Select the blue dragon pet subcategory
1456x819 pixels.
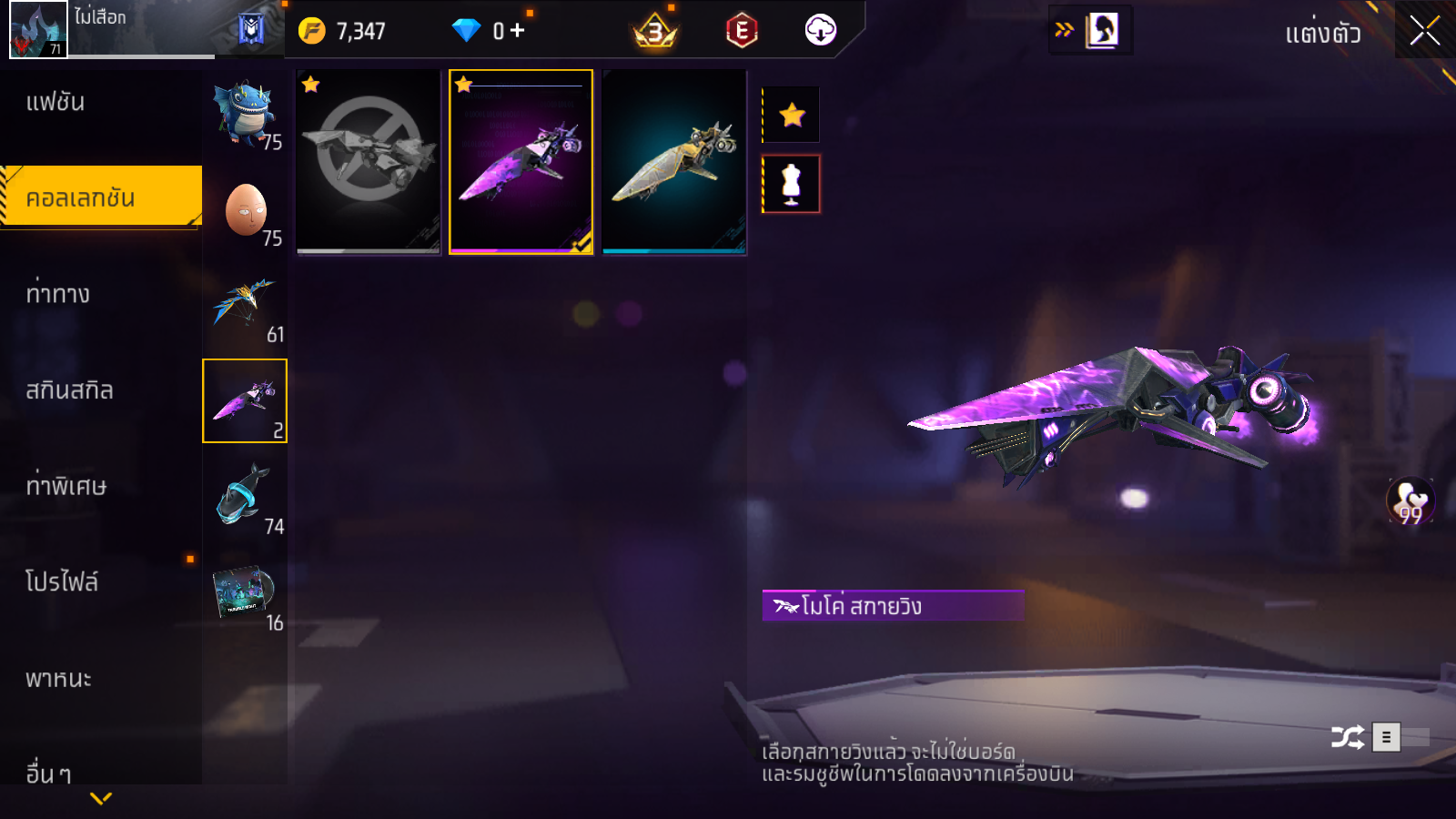(244, 115)
